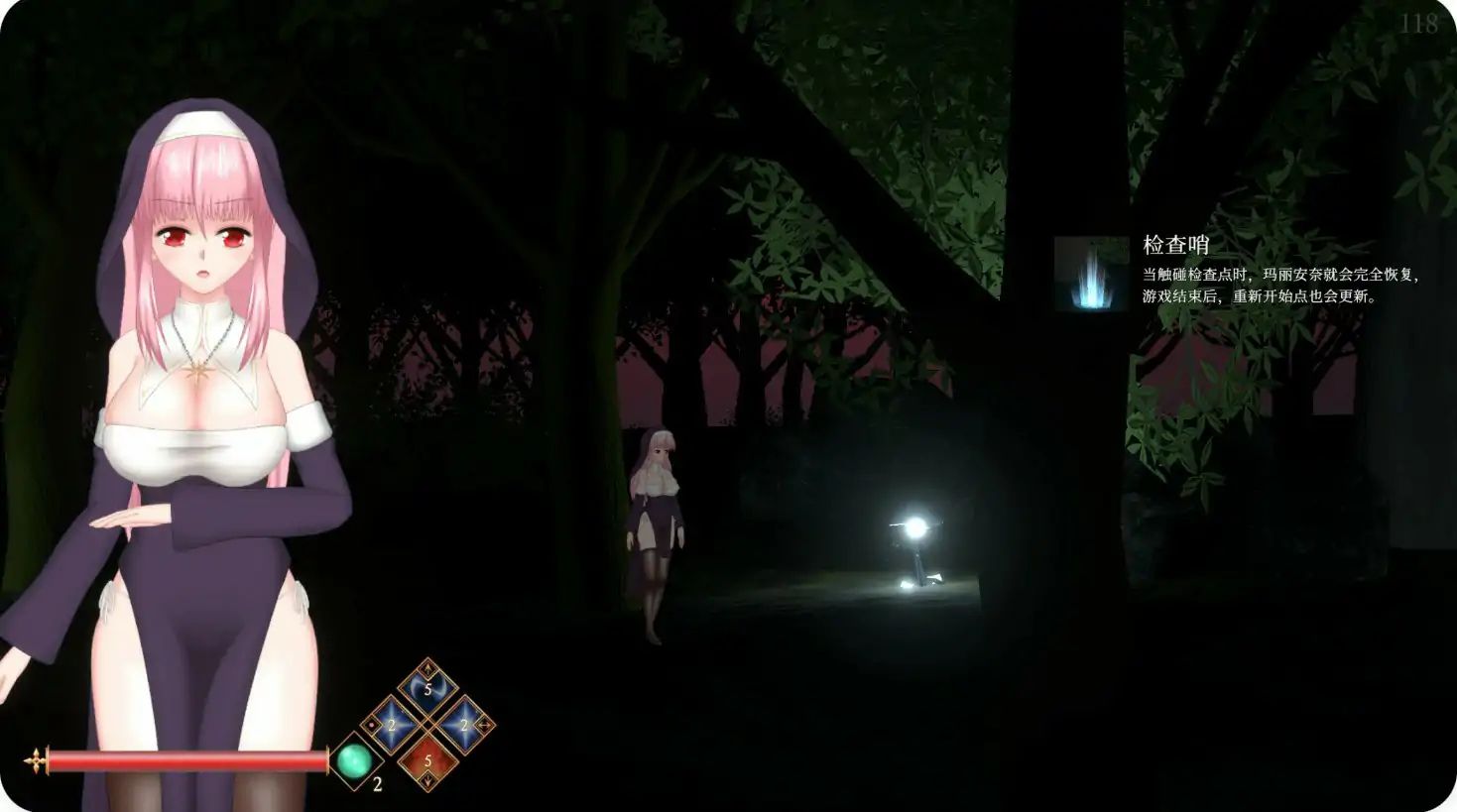Click the green orb item icon

[353, 759]
